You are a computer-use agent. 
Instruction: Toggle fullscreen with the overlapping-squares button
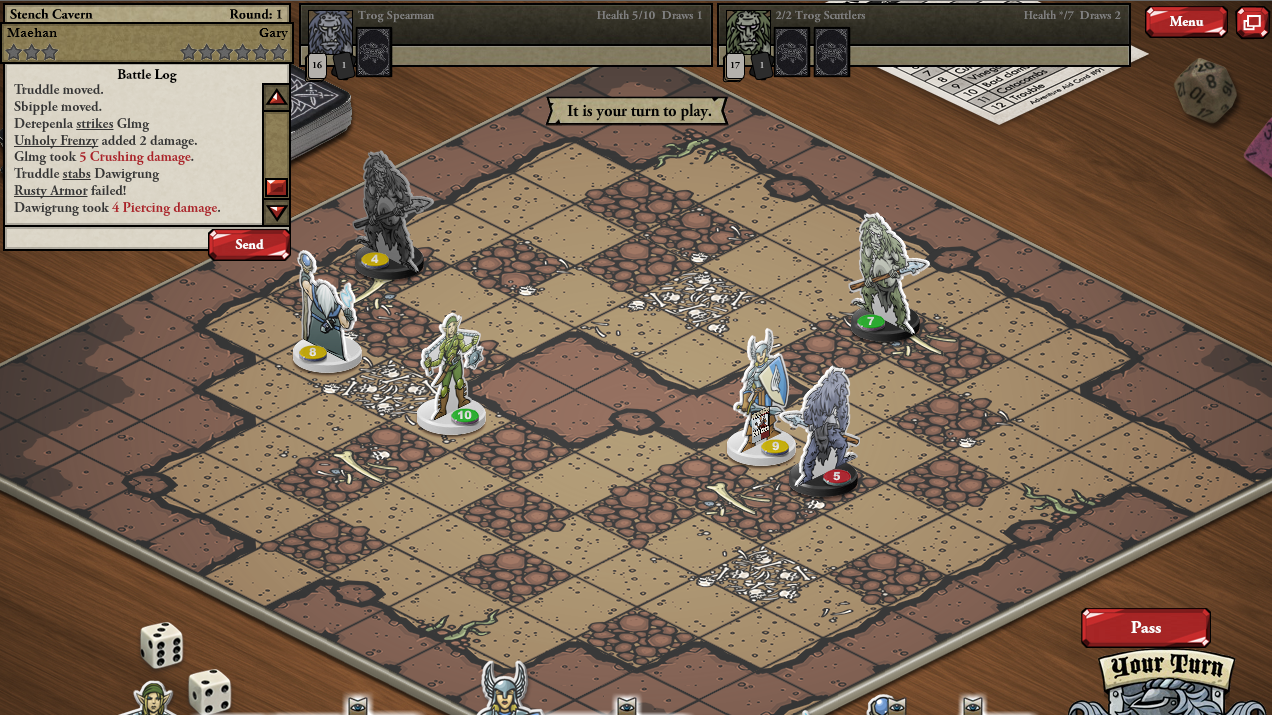point(1251,22)
